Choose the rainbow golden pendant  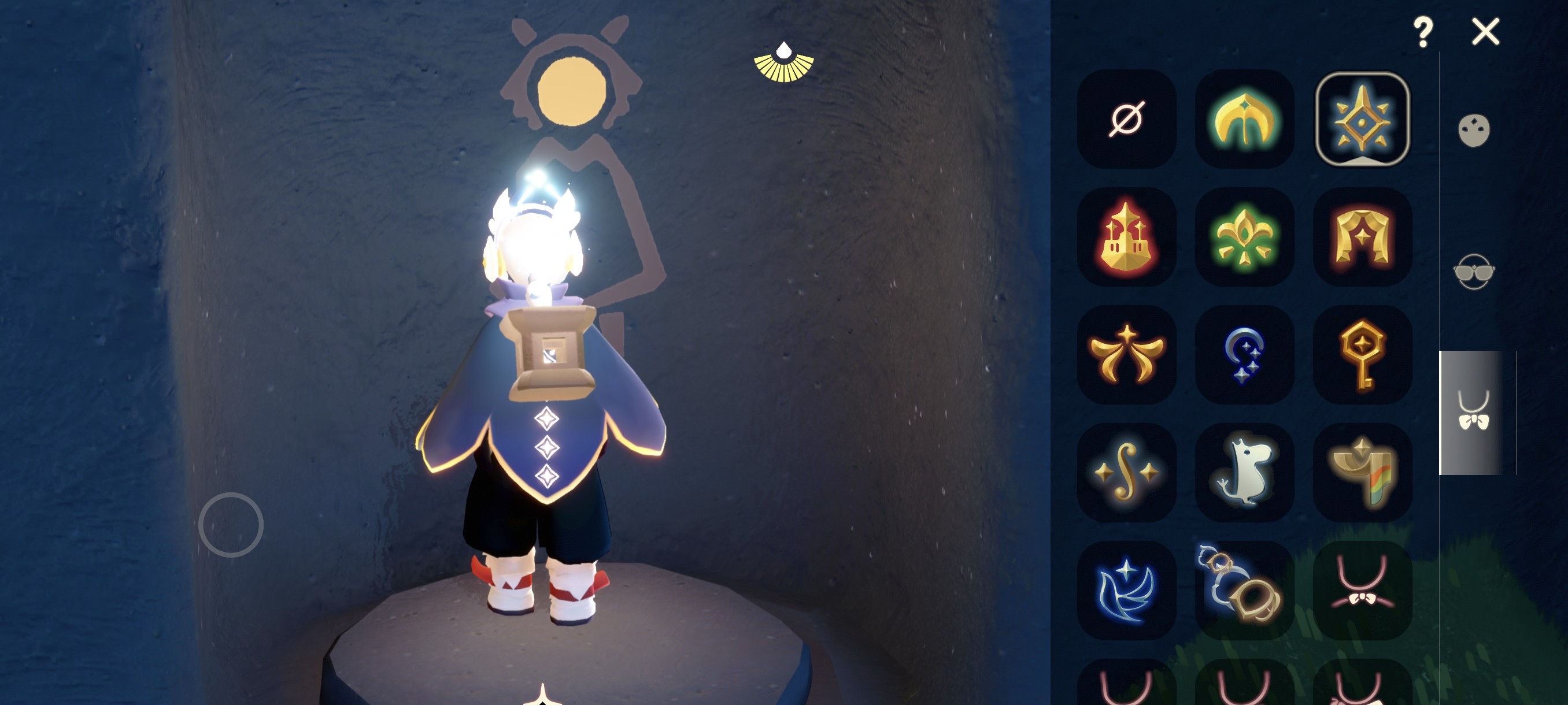(x=1362, y=472)
